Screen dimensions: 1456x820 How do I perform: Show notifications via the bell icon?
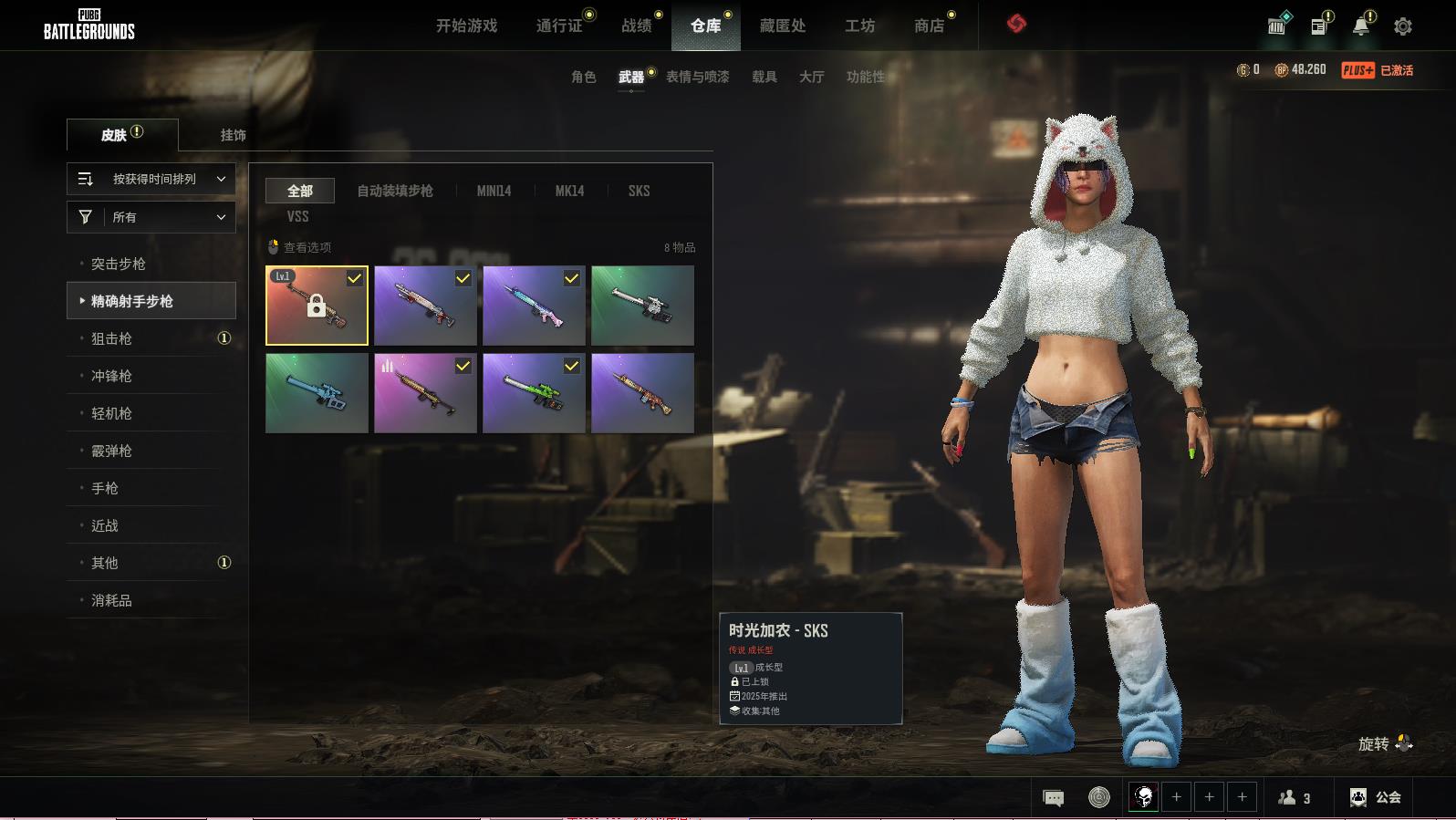pyautogui.click(x=1360, y=26)
